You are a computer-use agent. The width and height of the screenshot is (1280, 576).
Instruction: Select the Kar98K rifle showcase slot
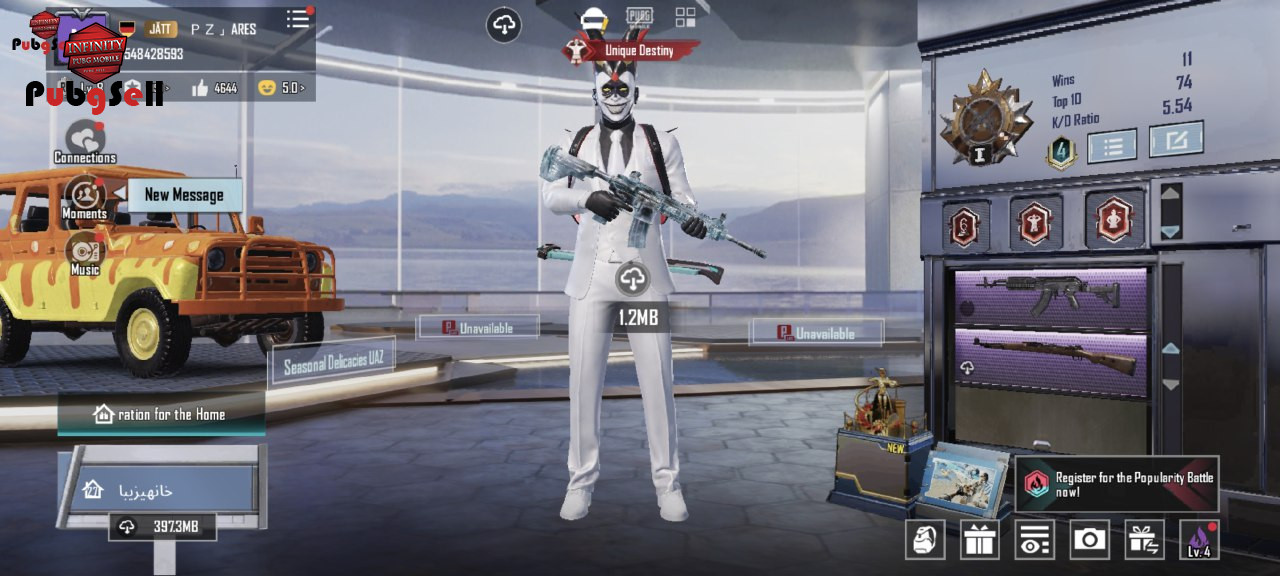(1050, 357)
